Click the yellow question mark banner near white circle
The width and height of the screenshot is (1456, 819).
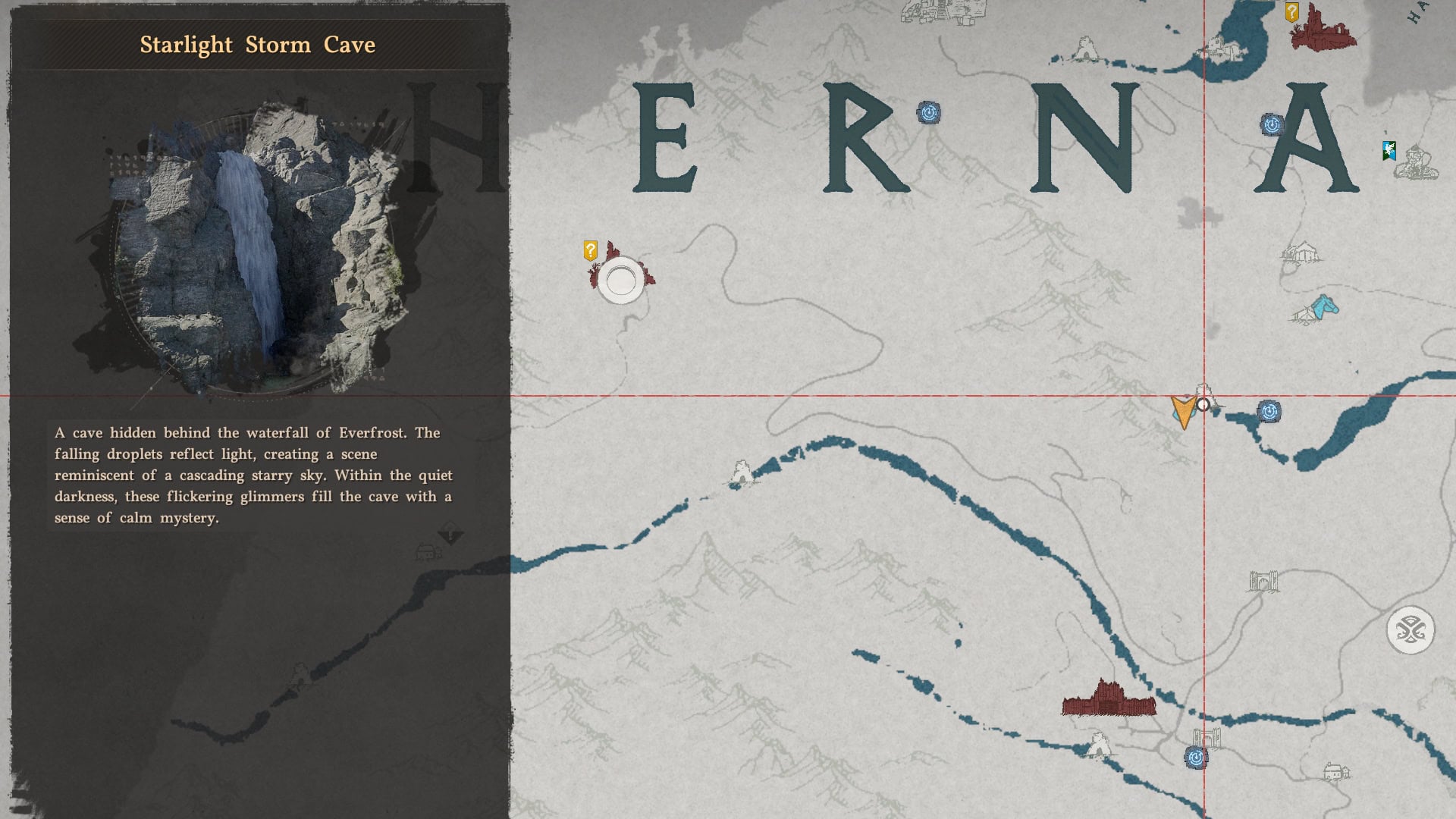point(591,250)
